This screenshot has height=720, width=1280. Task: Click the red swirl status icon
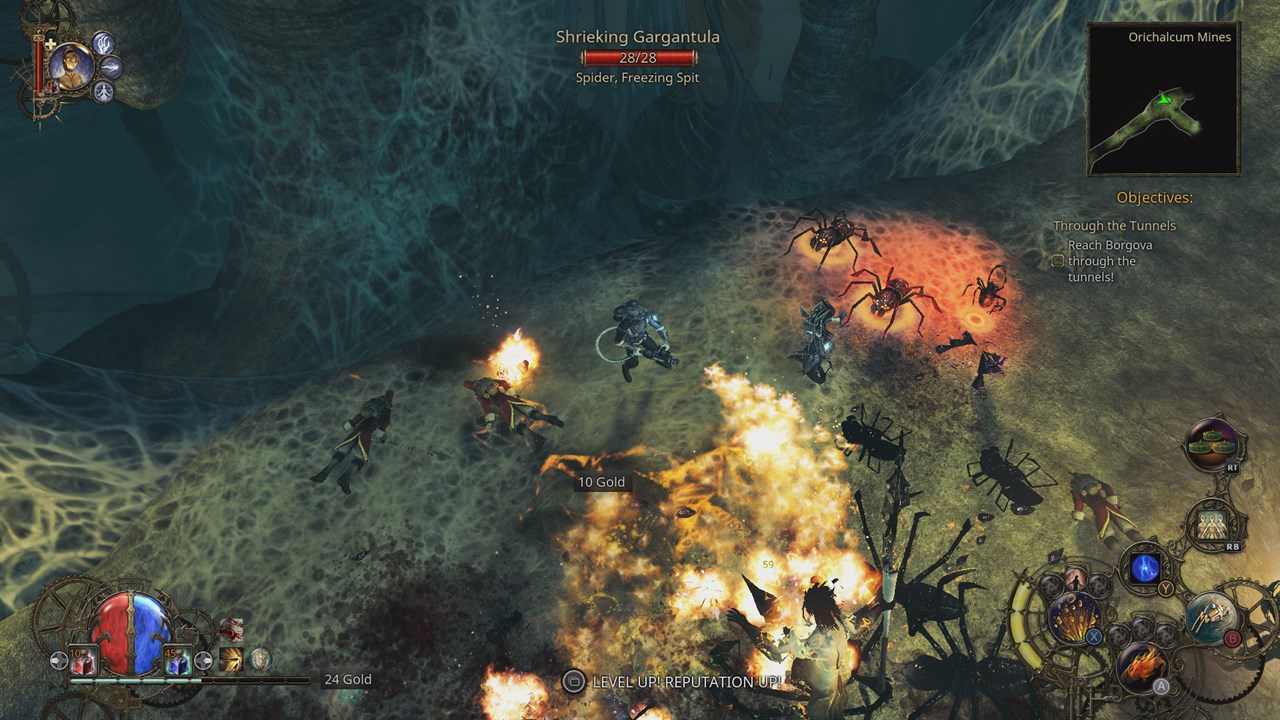point(232,630)
